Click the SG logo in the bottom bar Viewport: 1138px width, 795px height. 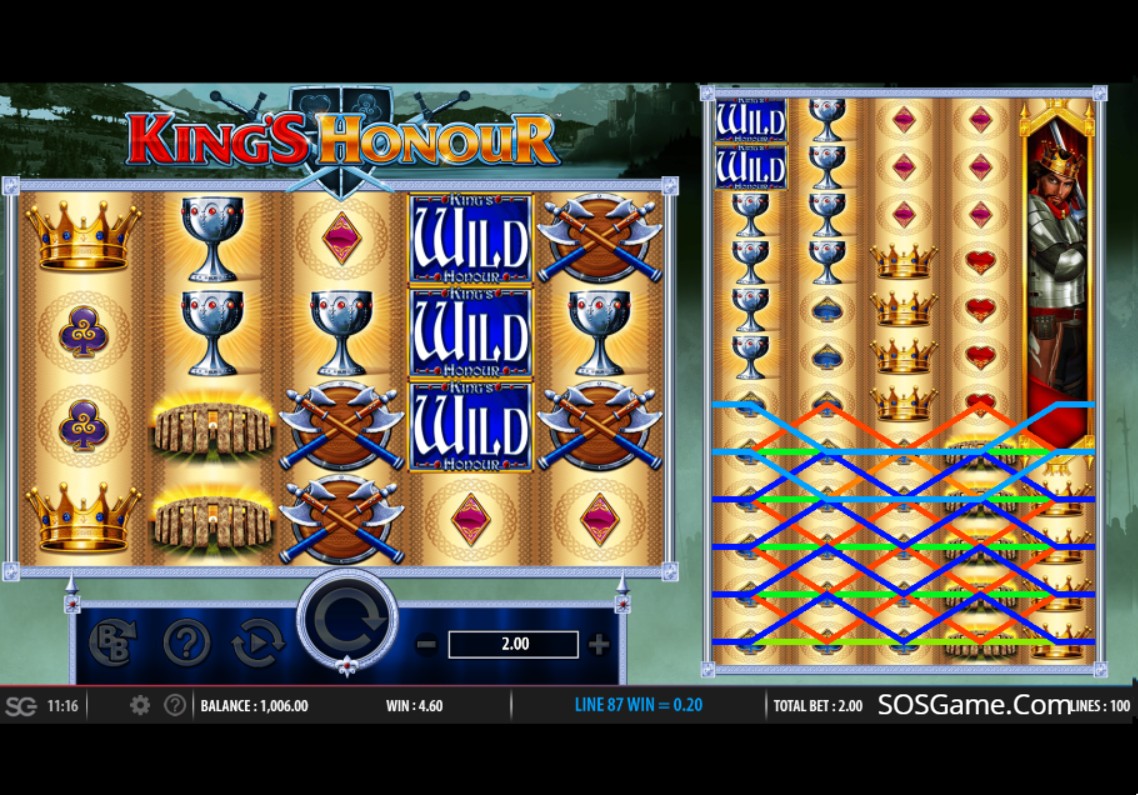coord(20,706)
